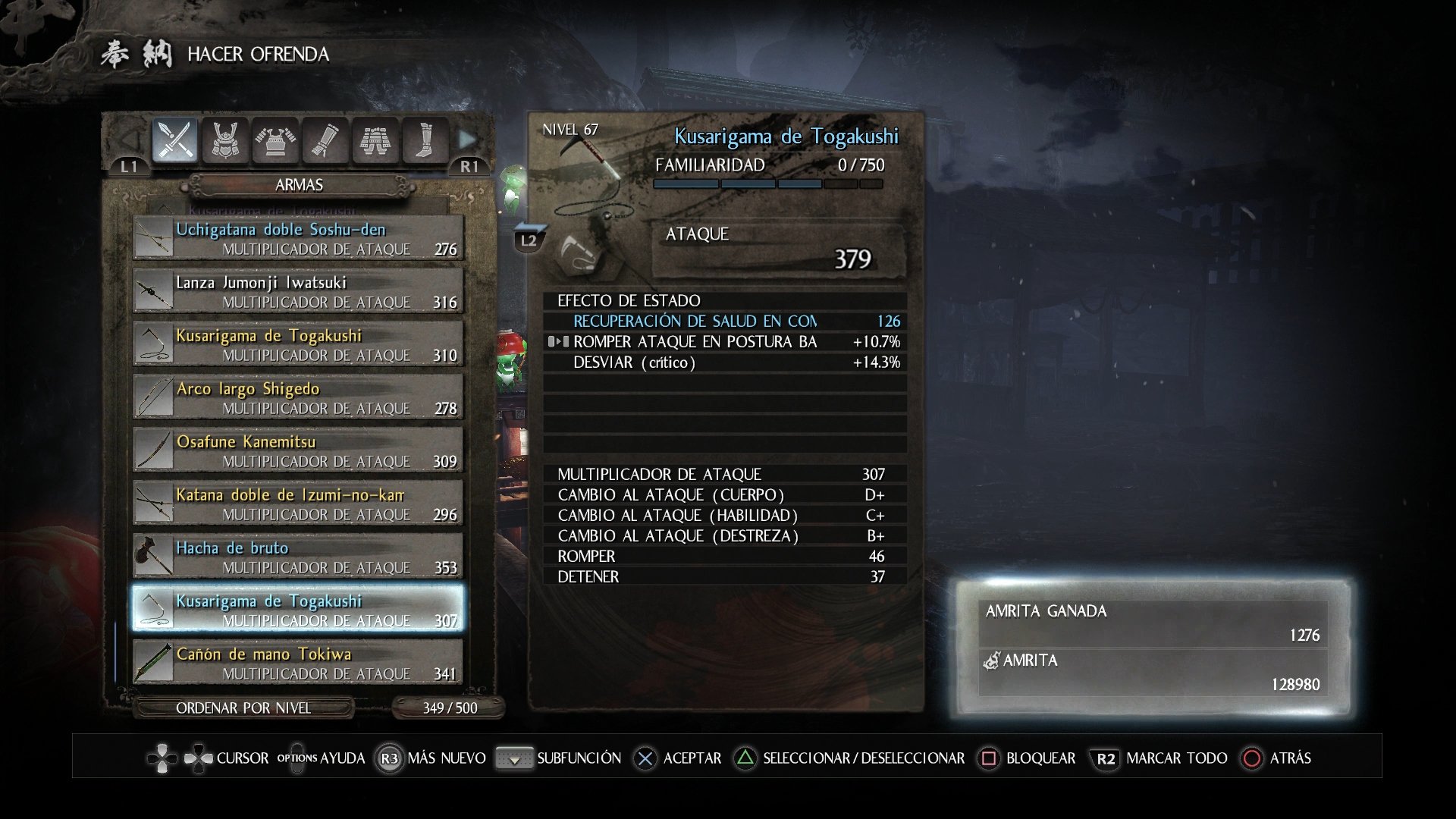Screen dimensions: 1456x819
Task: Select the Hacha de bruto axe
Action: (x=298, y=557)
